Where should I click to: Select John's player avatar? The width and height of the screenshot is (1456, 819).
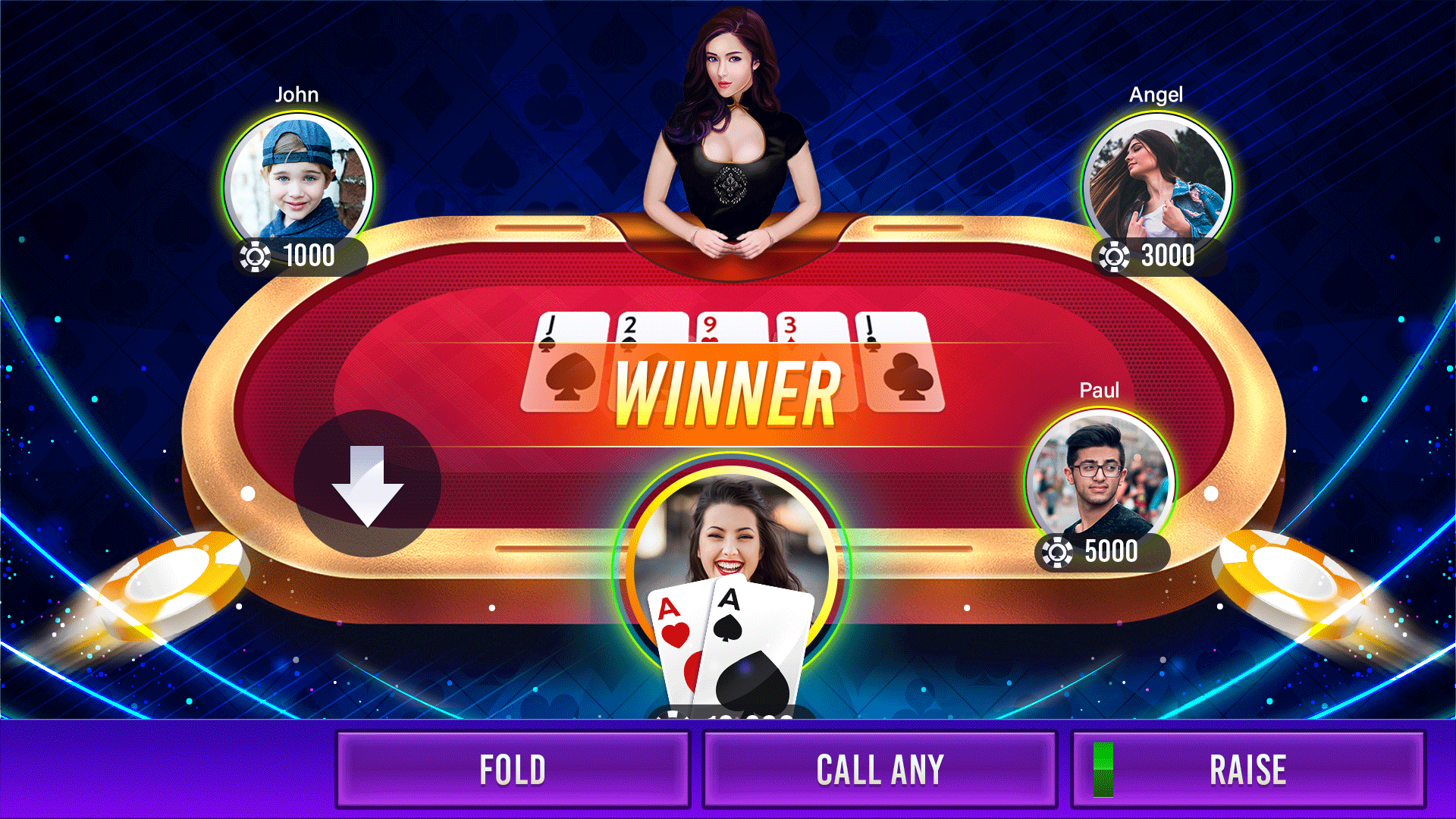point(298,182)
